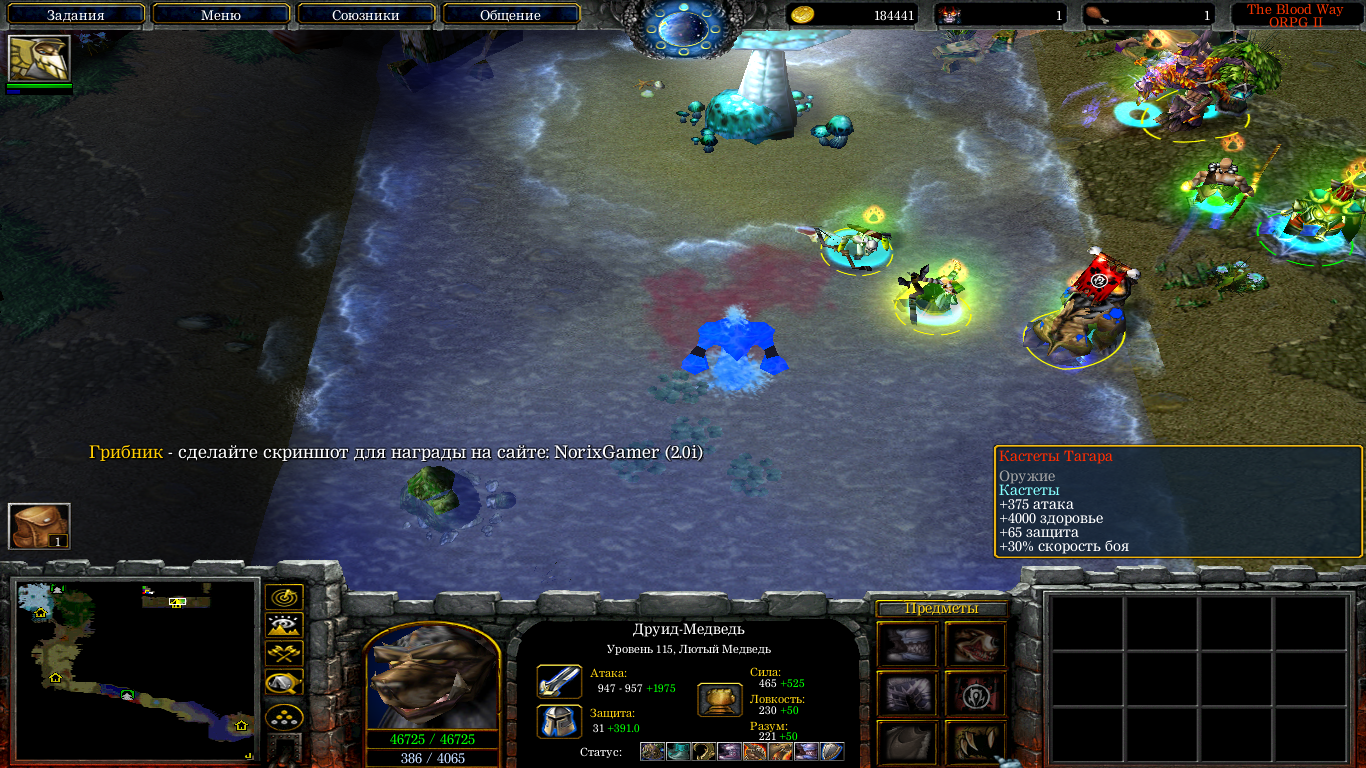1366x768 pixels.
Task: Toggle ally color mode crossed-axes button
Action: tap(284, 654)
